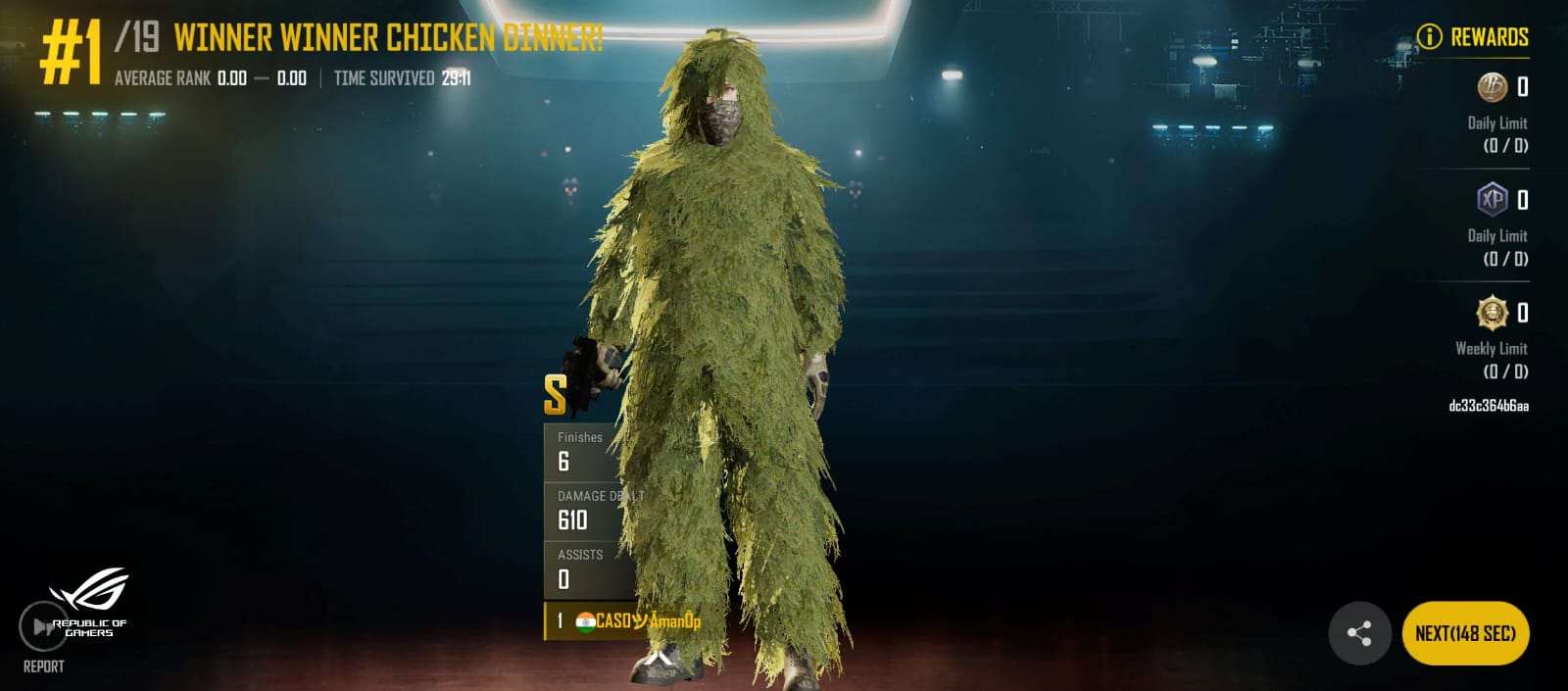The height and width of the screenshot is (691, 1568).
Task: Show the Rewards info details
Action: coord(1430,37)
